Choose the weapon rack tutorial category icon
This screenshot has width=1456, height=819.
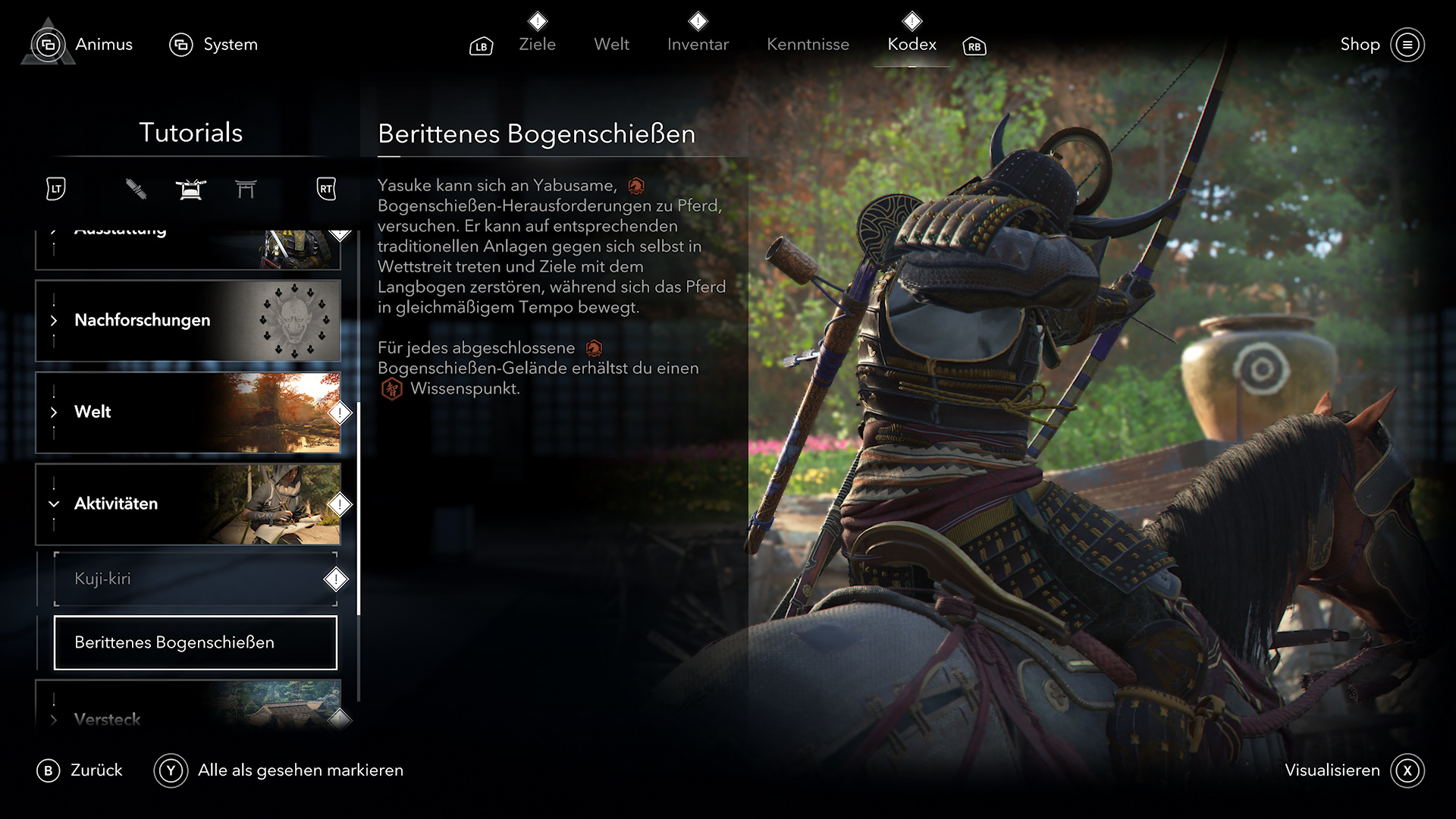(190, 189)
